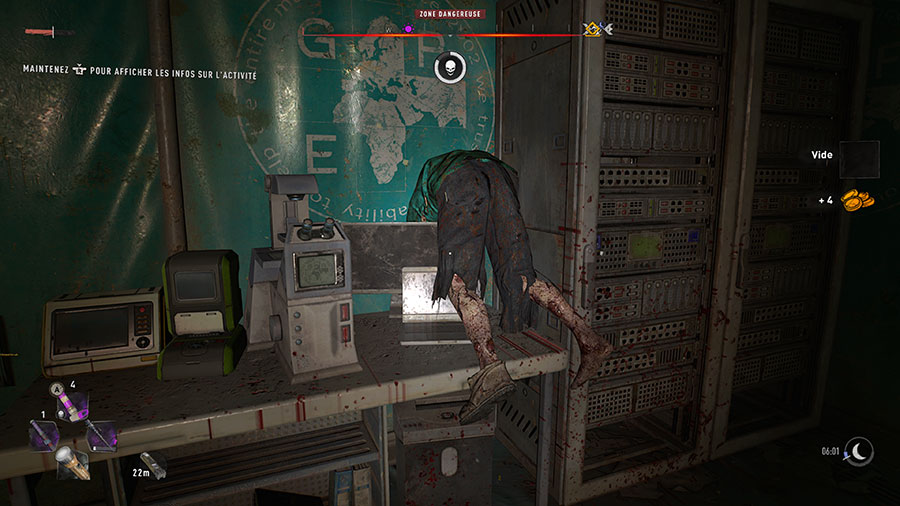Click the 22m distance marker icon
Screen dimensions: 900x506
[x=155, y=465]
